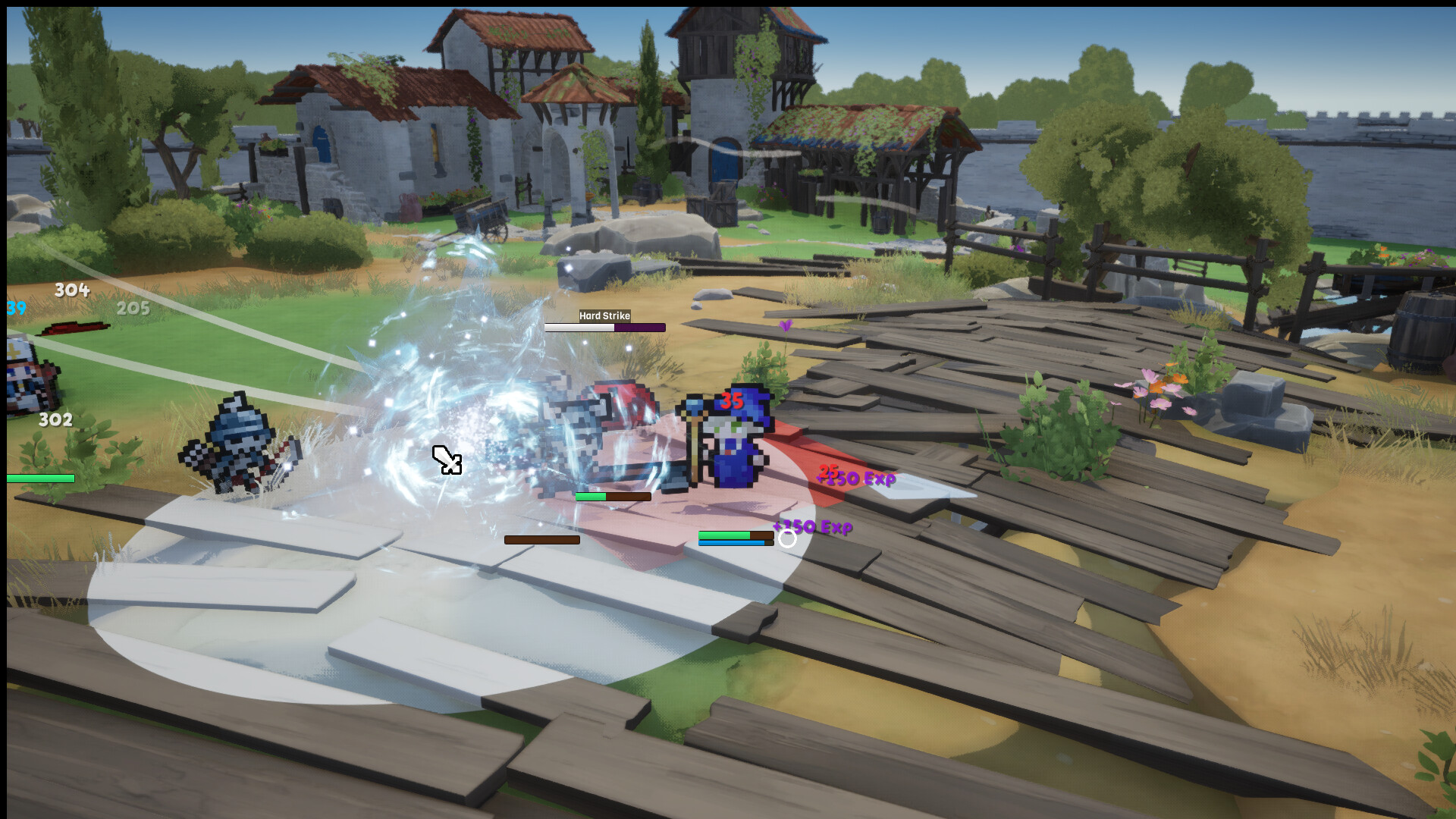
Task: Click the +250 Exp text above the red circle
Action: [x=857, y=479]
